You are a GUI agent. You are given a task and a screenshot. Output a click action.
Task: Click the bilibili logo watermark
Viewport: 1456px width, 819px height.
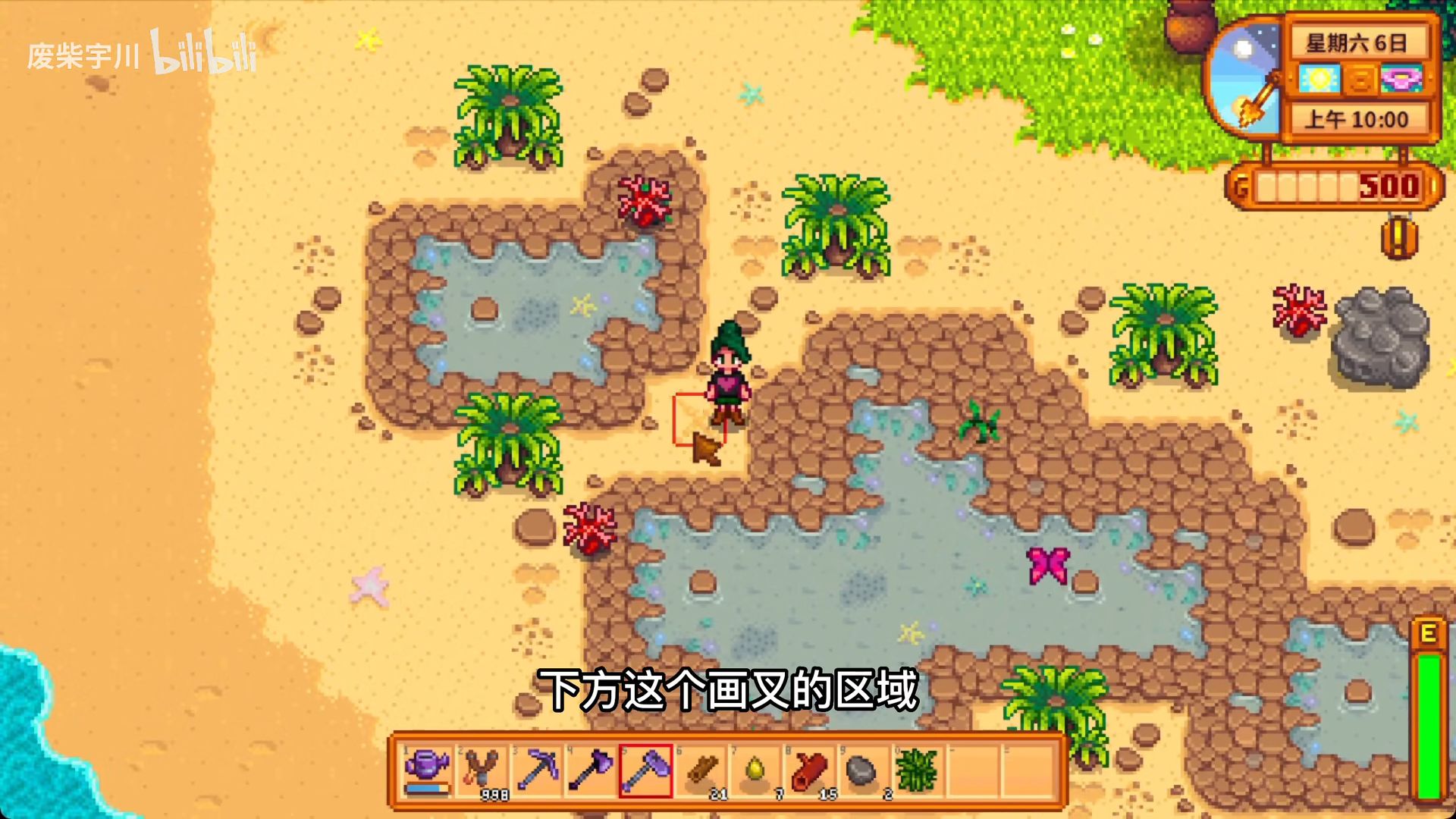click(x=203, y=53)
